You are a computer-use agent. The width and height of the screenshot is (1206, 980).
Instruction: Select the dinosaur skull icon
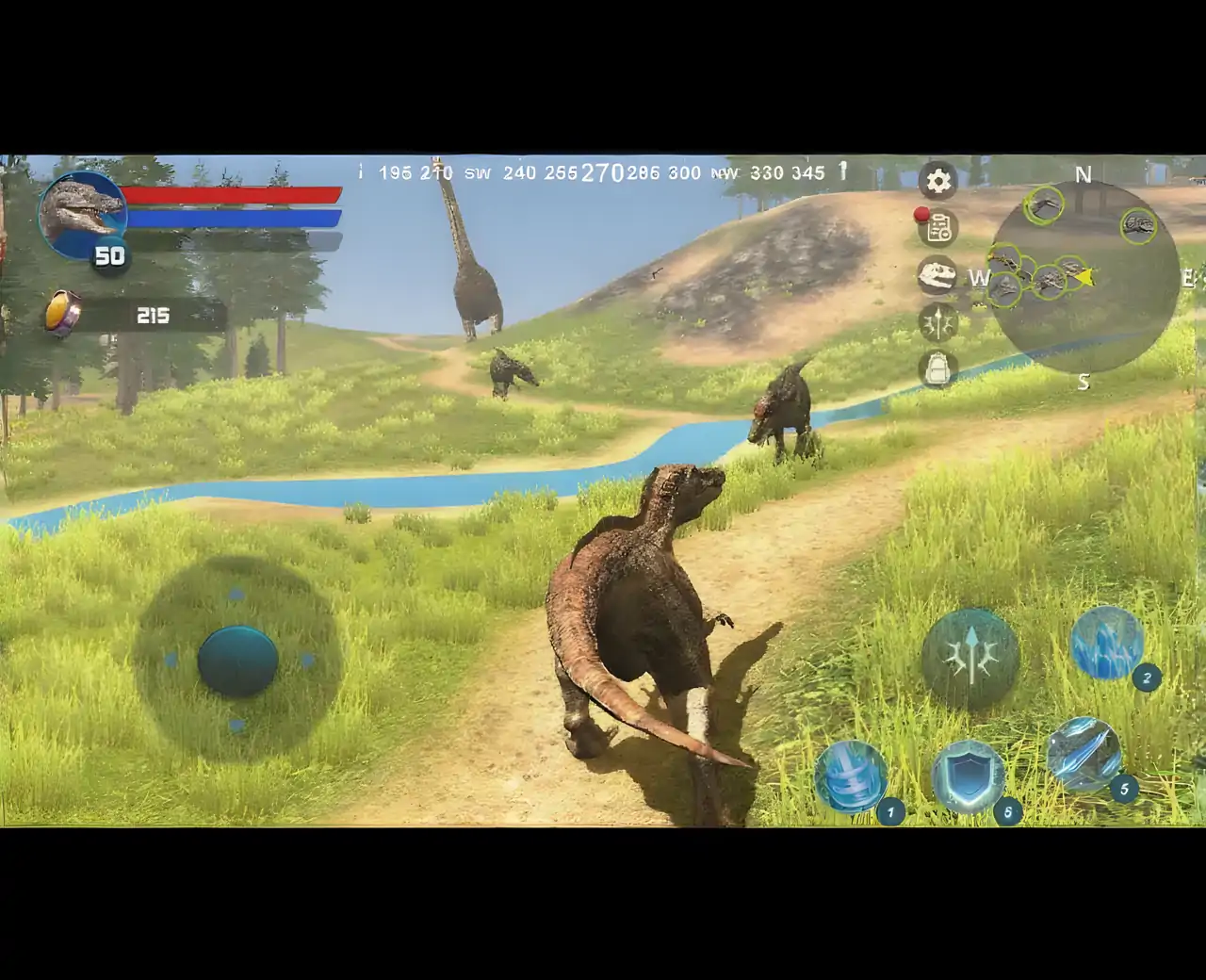click(937, 275)
